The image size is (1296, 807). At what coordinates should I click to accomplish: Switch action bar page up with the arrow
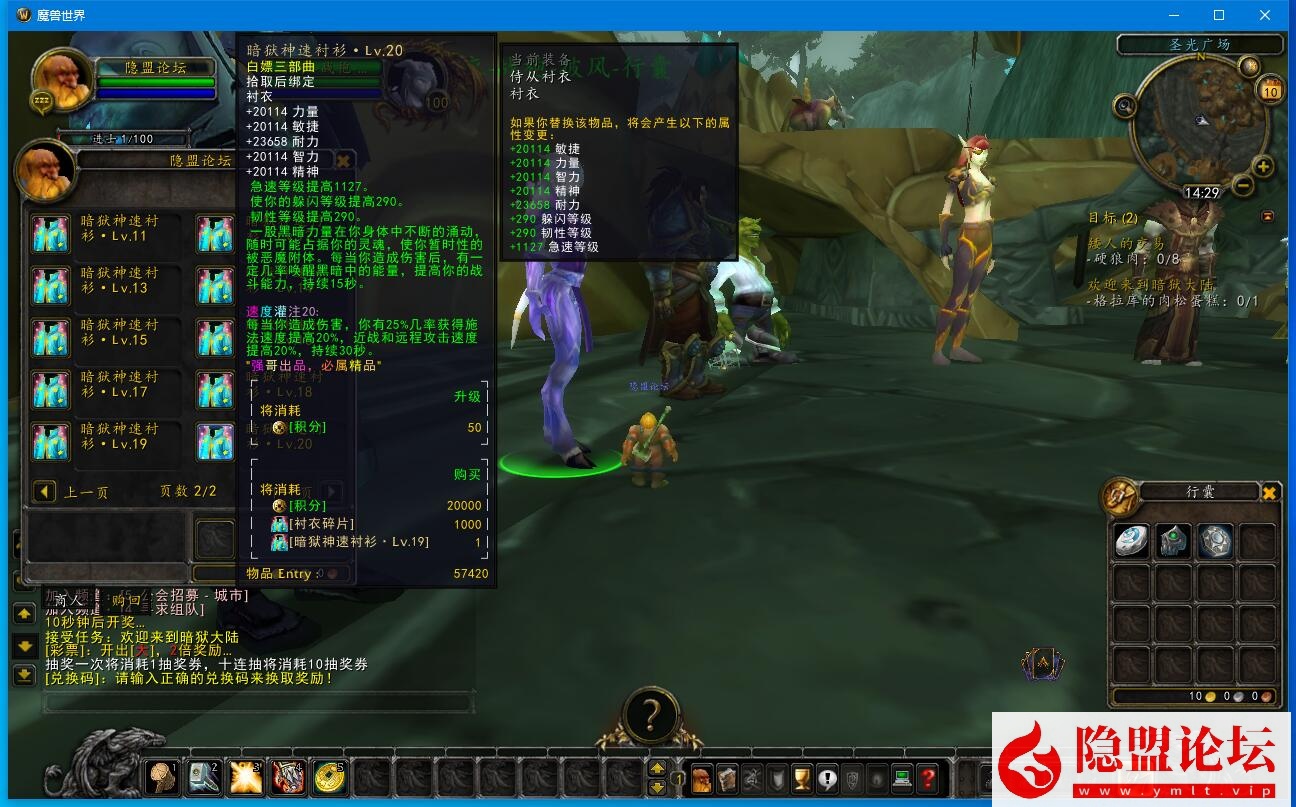tap(657, 767)
